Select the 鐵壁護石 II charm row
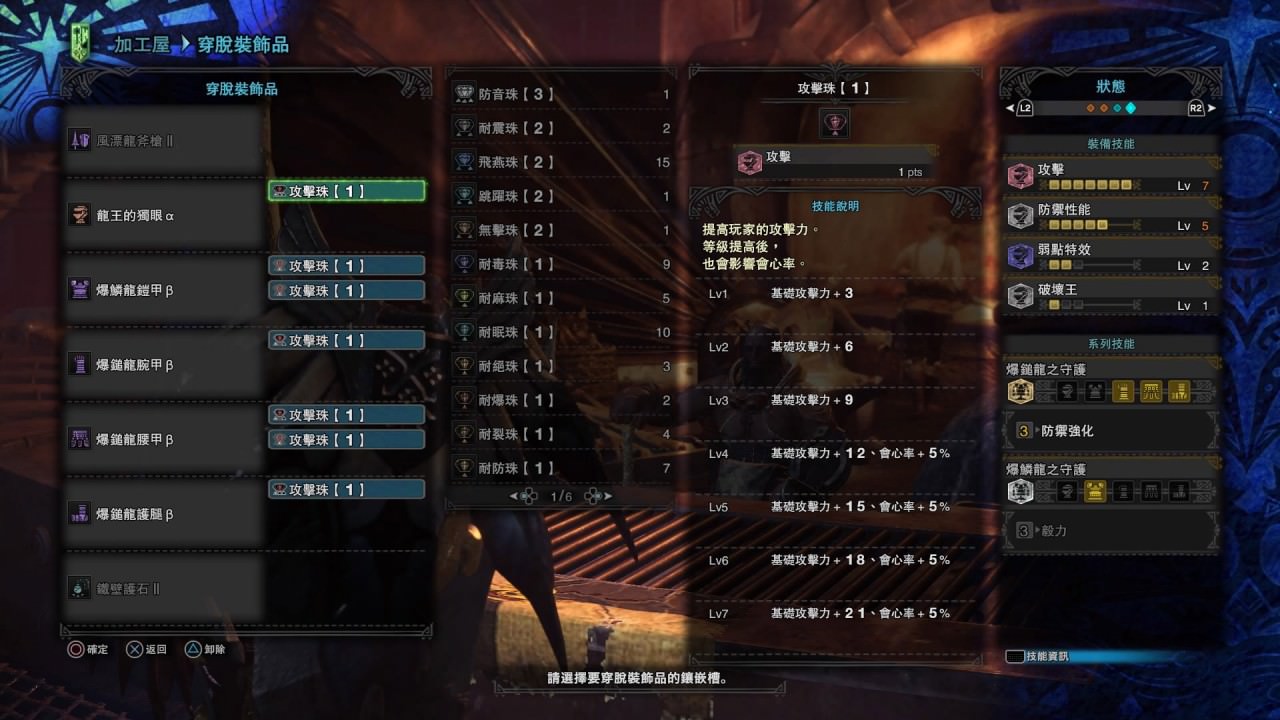This screenshot has height=720, width=1280. click(165, 589)
